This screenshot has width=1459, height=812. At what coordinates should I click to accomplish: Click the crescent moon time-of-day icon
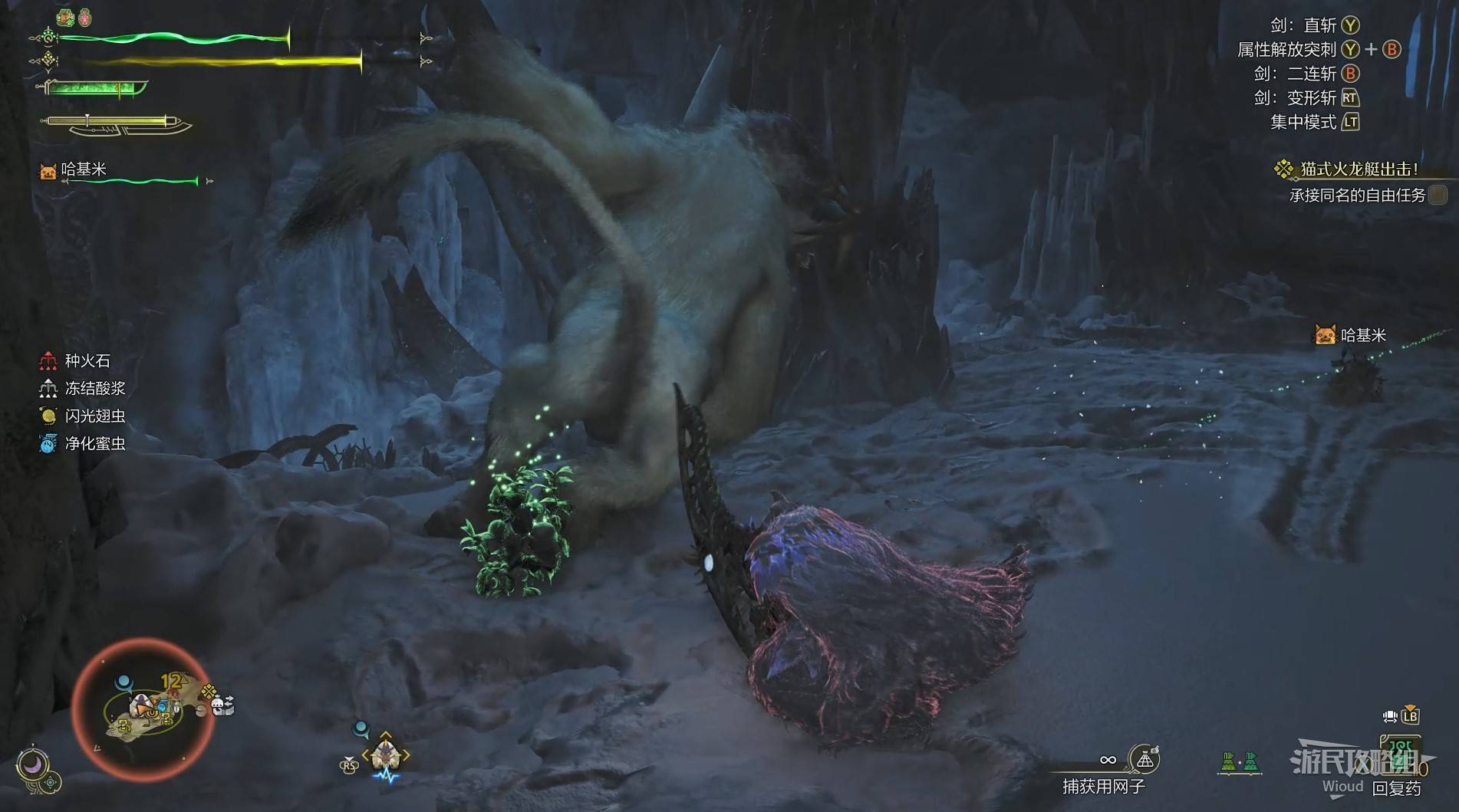(x=32, y=764)
